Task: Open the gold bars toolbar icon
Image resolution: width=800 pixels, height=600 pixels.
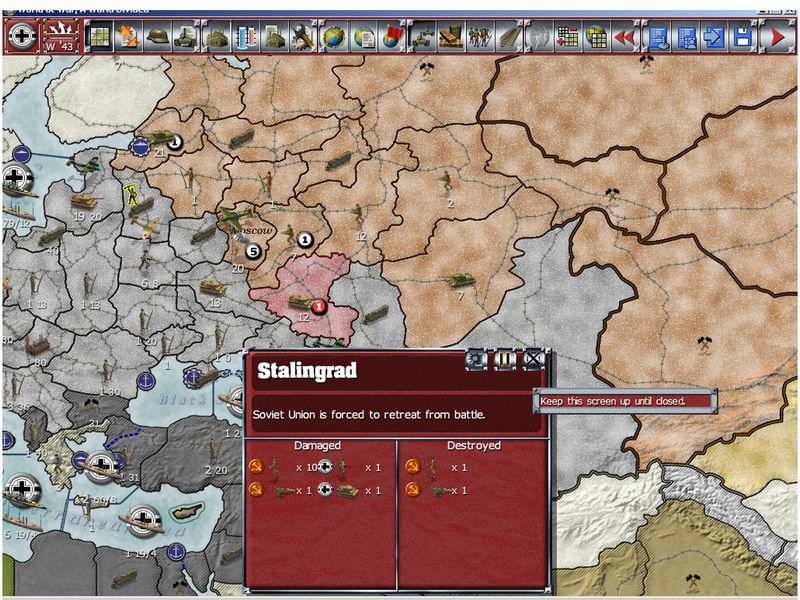Action: pyautogui.click(x=451, y=37)
